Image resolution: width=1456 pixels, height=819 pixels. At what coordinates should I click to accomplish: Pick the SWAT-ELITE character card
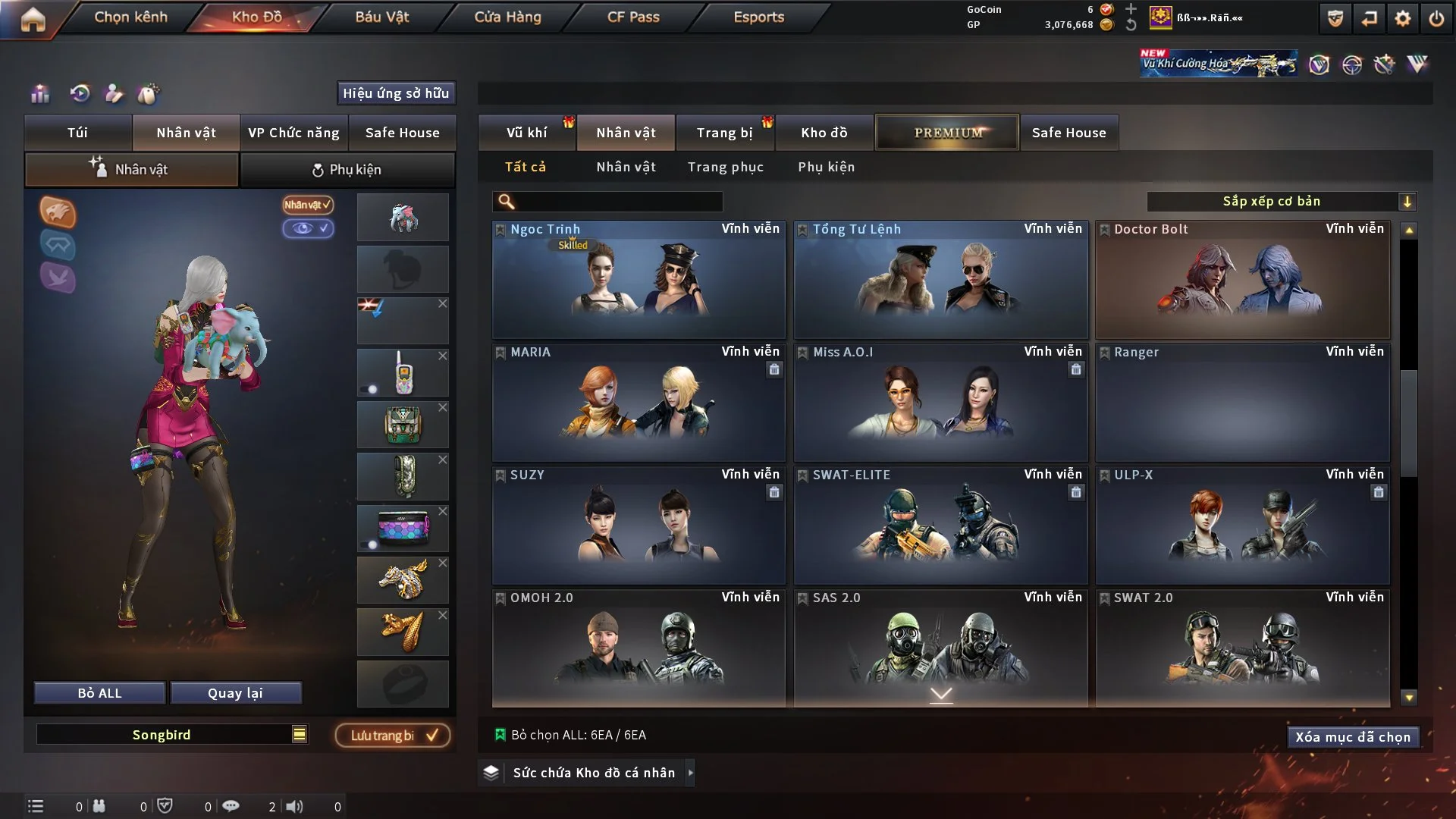[x=940, y=526]
